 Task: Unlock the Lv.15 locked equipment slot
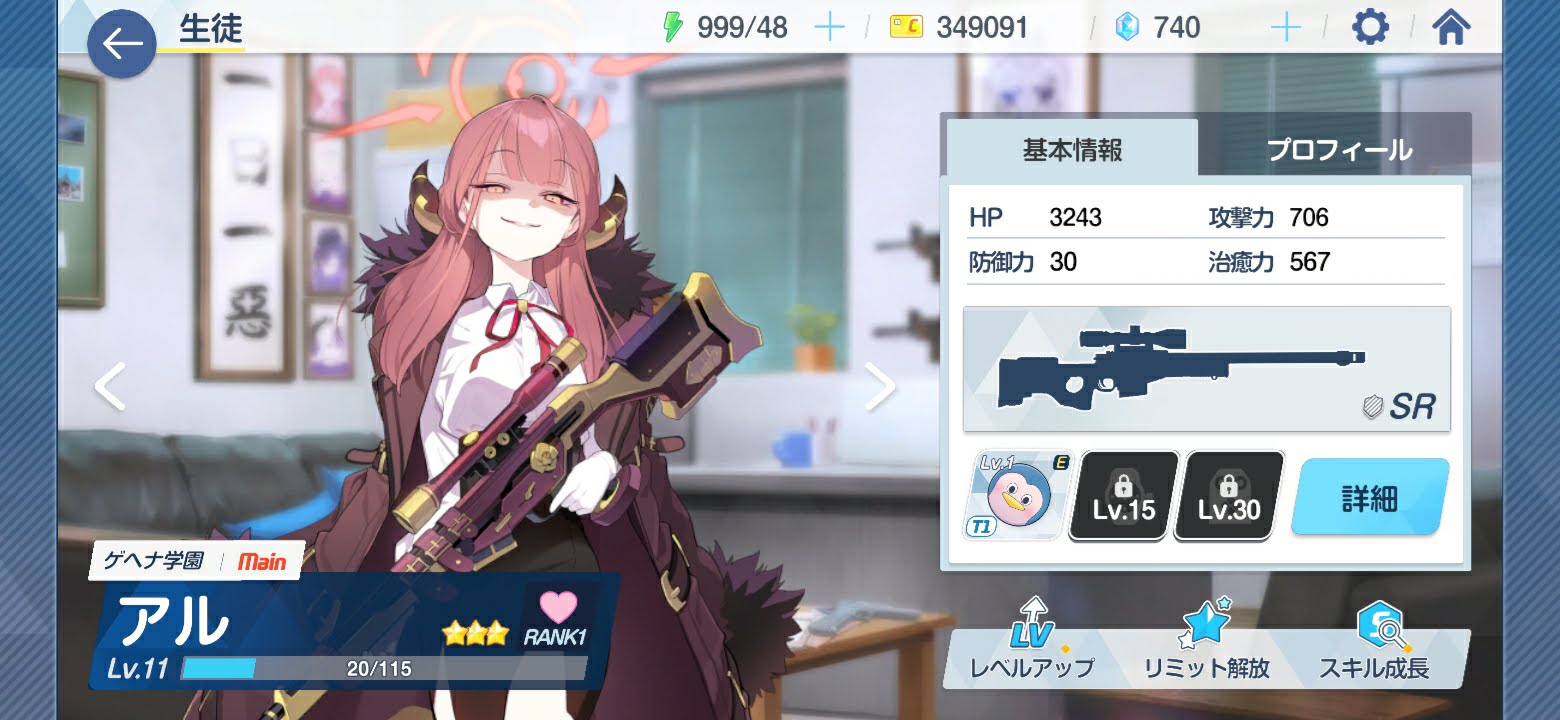pos(1121,495)
